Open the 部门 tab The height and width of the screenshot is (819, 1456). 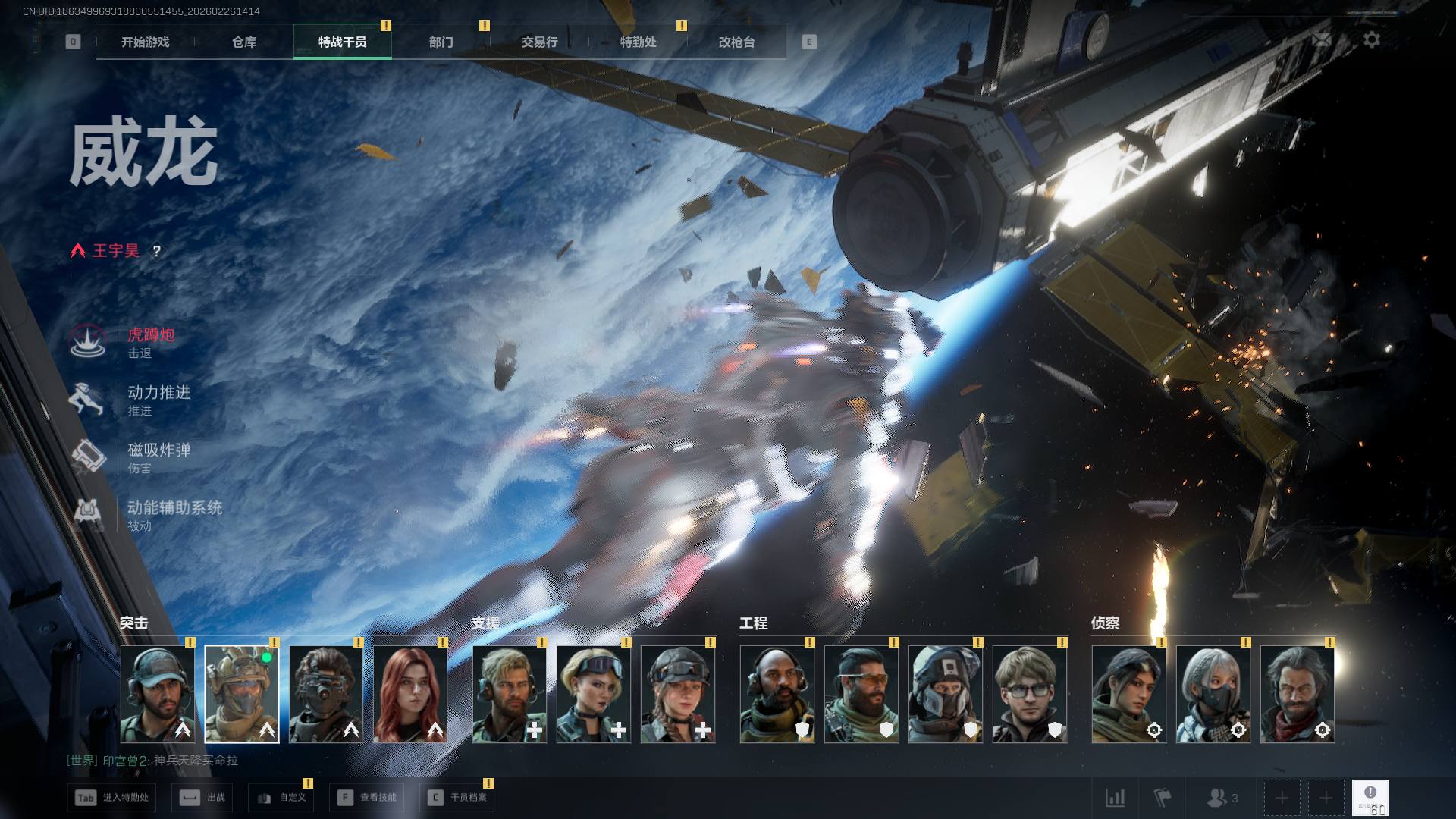tap(441, 42)
